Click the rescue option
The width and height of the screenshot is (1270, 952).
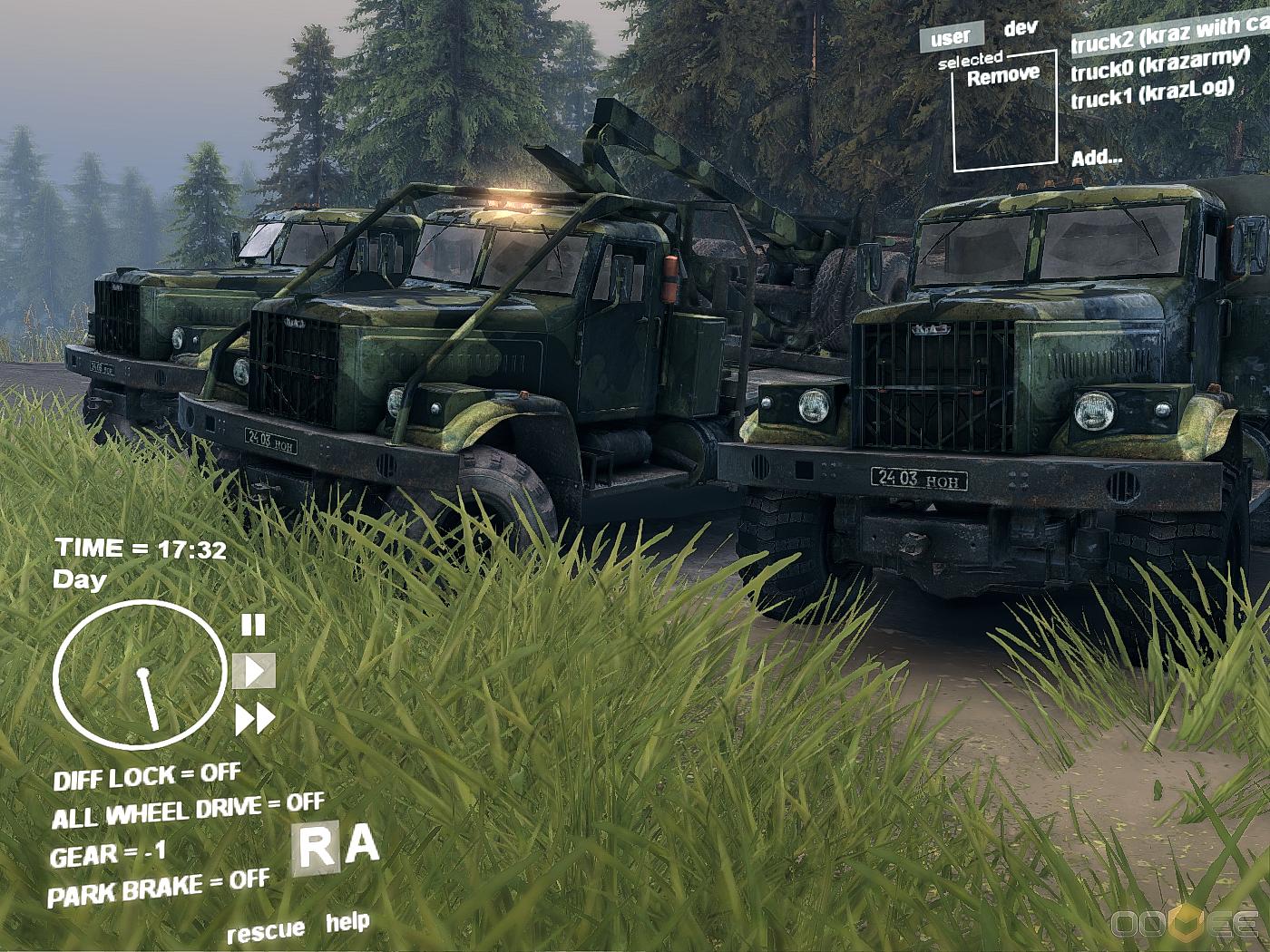(x=266, y=931)
